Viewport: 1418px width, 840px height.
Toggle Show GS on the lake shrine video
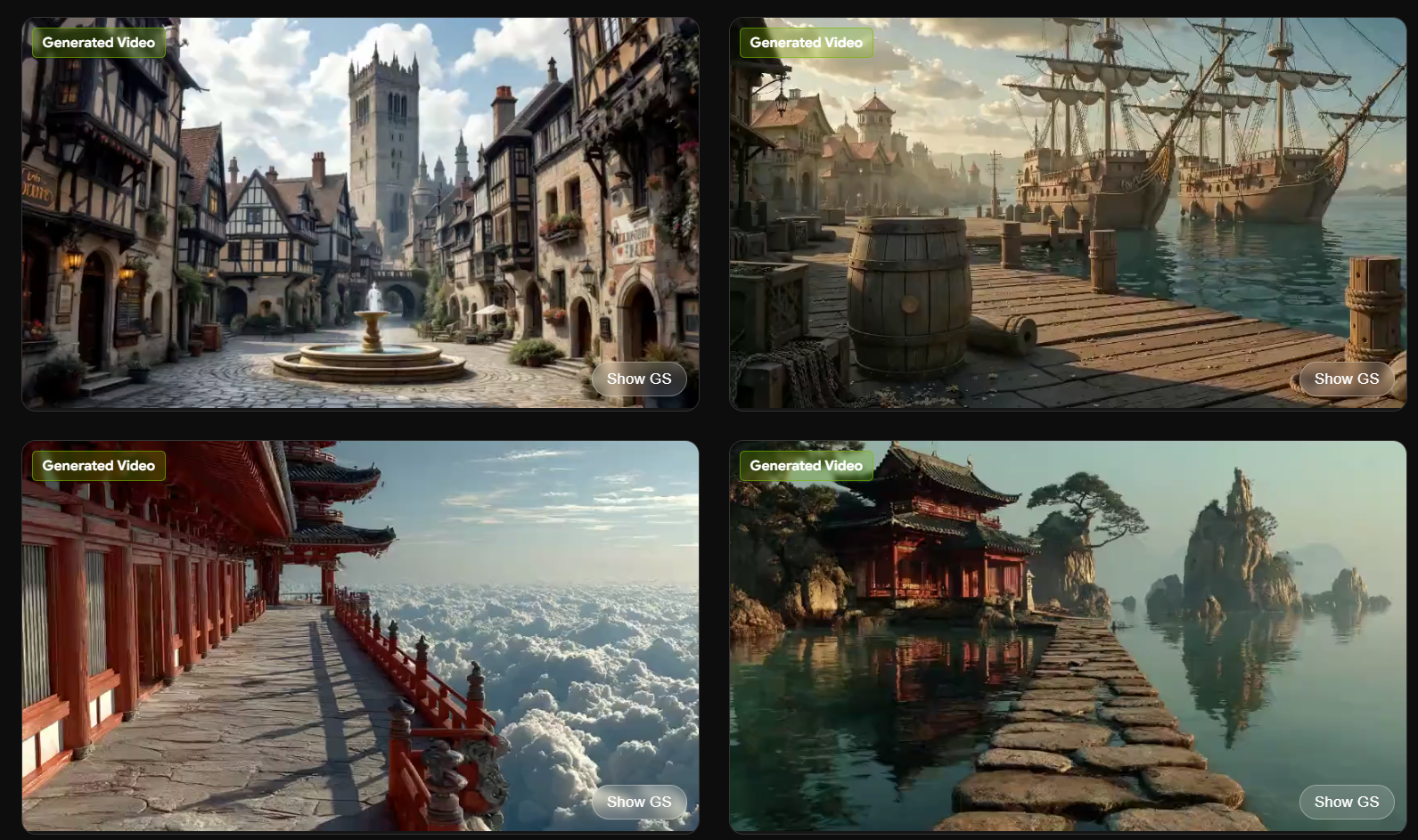click(1347, 802)
